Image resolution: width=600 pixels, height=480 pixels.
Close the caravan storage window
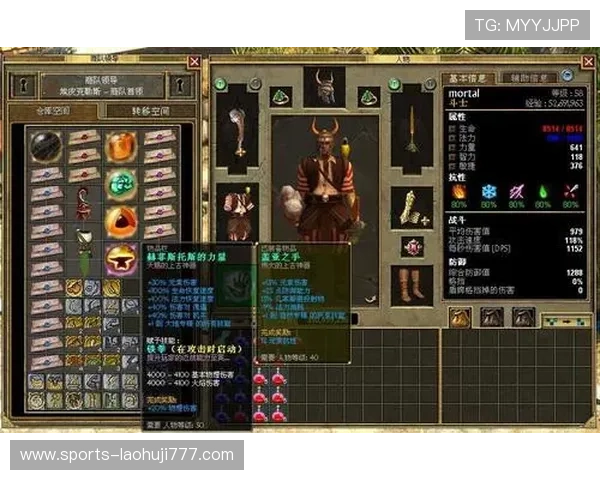point(194,61)
